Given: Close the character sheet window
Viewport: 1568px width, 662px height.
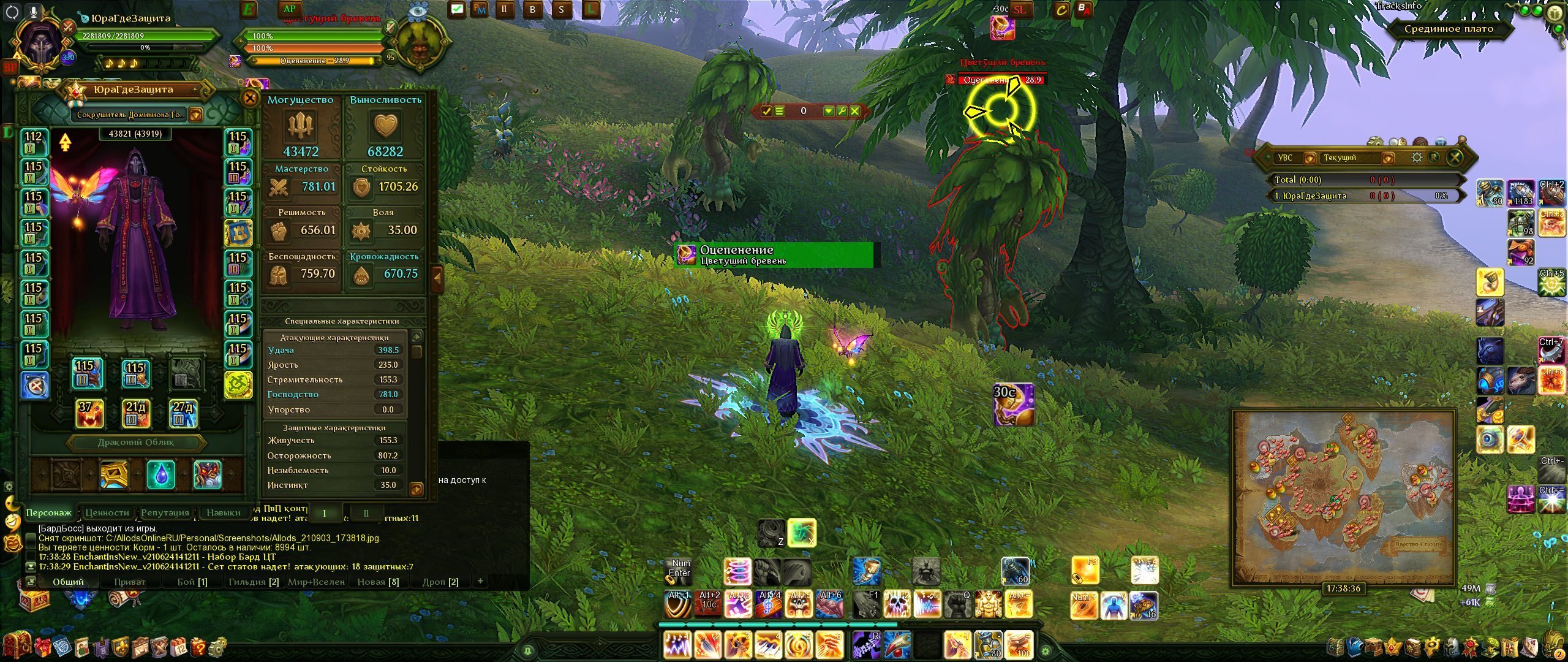Looking at the screenshot, I should pos(250,98).
